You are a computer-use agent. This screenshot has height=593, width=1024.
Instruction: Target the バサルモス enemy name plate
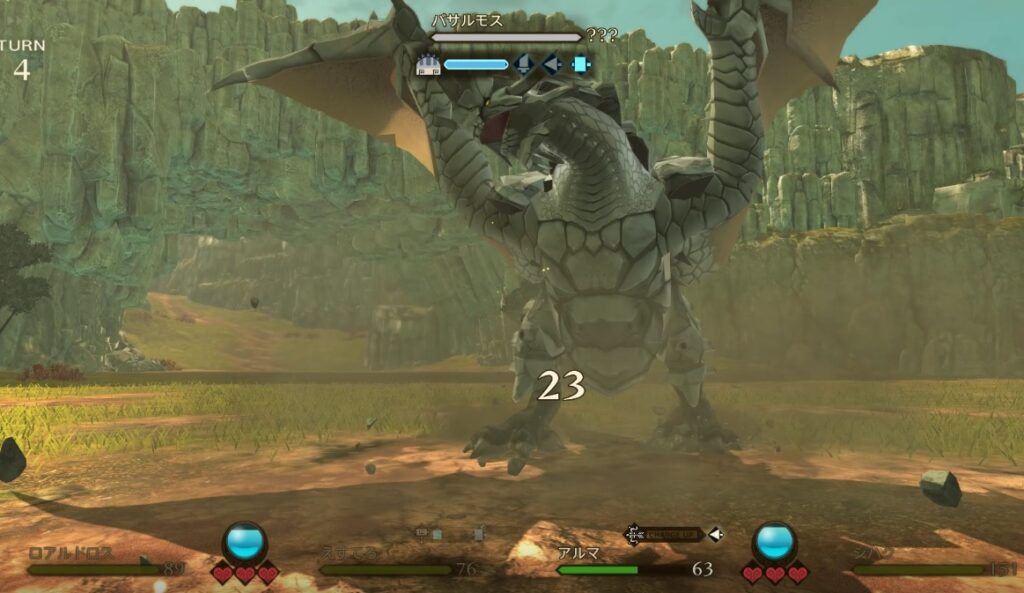pos(467,20)
